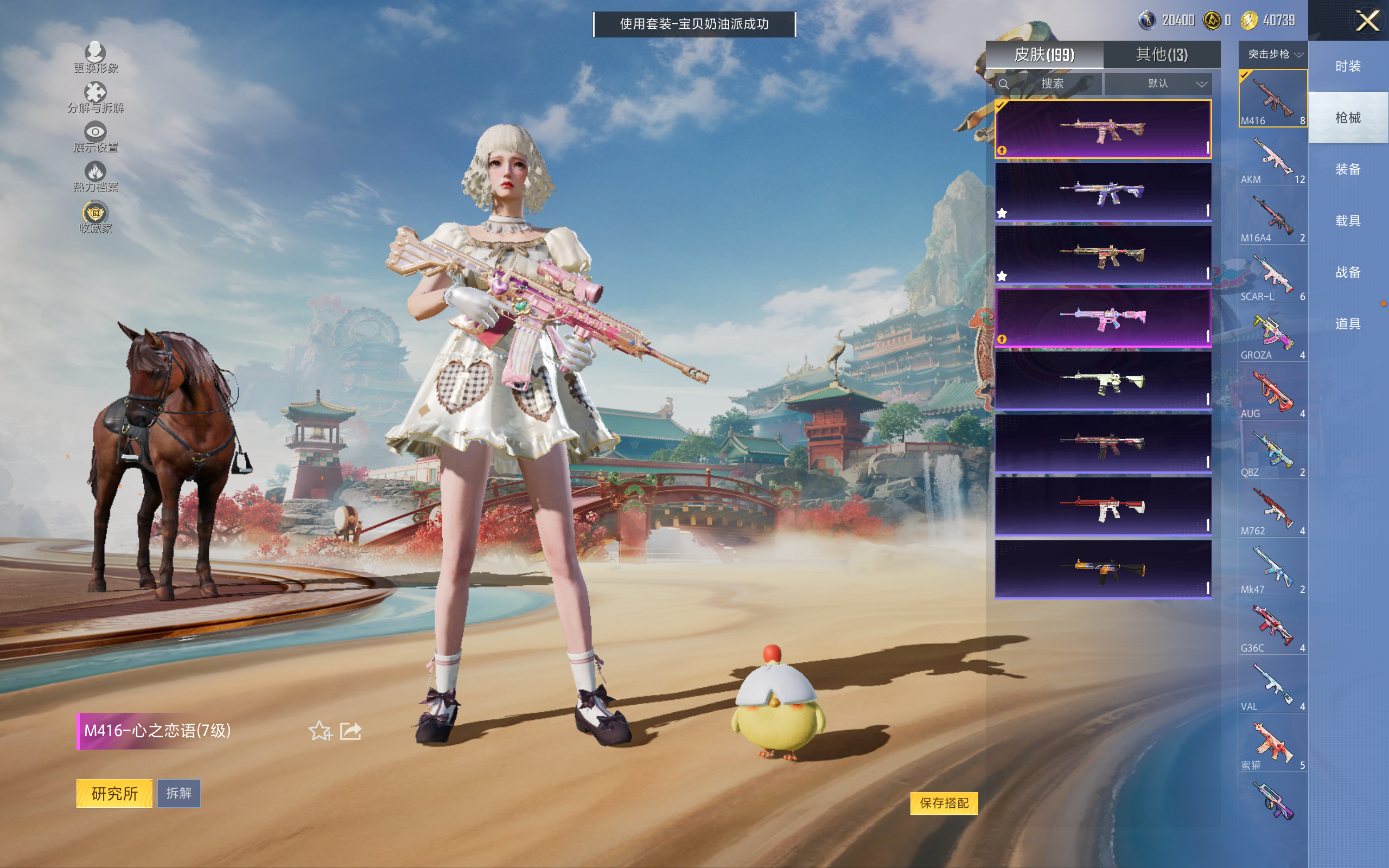The width and height of the screenshot is (1389, 868).
Task: Switch to the 战备 category
Action: [x=1347, y=273]
